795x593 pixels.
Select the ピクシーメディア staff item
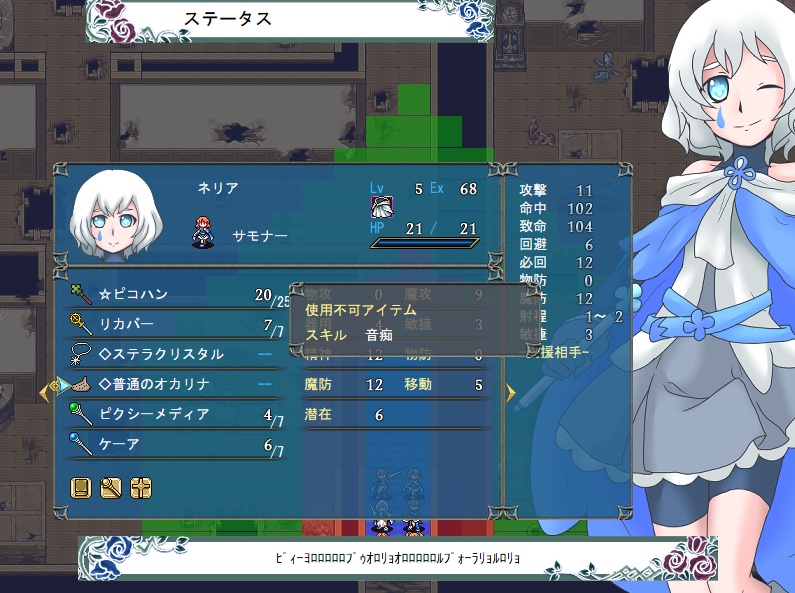tap(170, 414)
